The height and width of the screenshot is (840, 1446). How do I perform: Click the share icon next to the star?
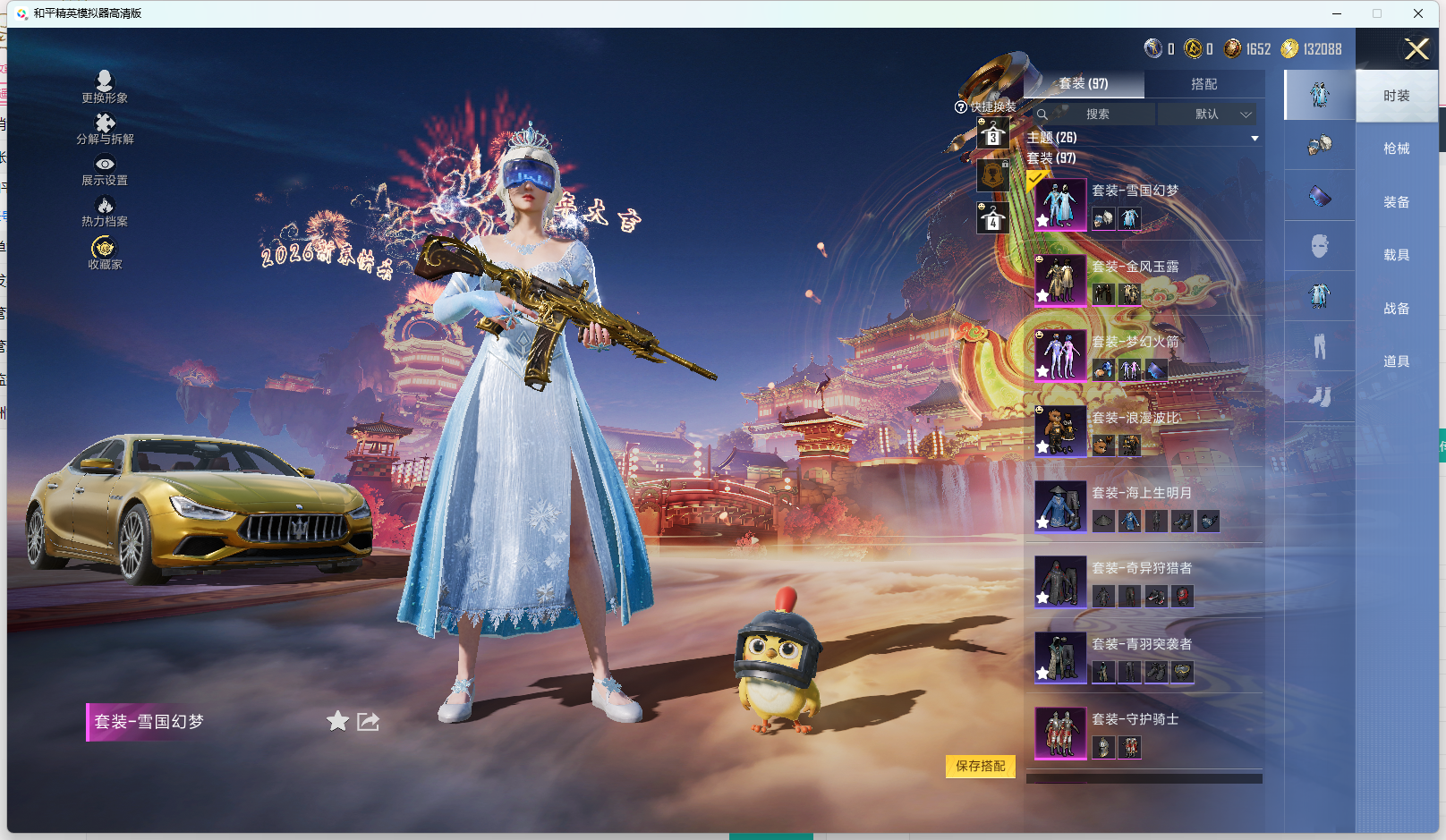[x=368, y=721]
